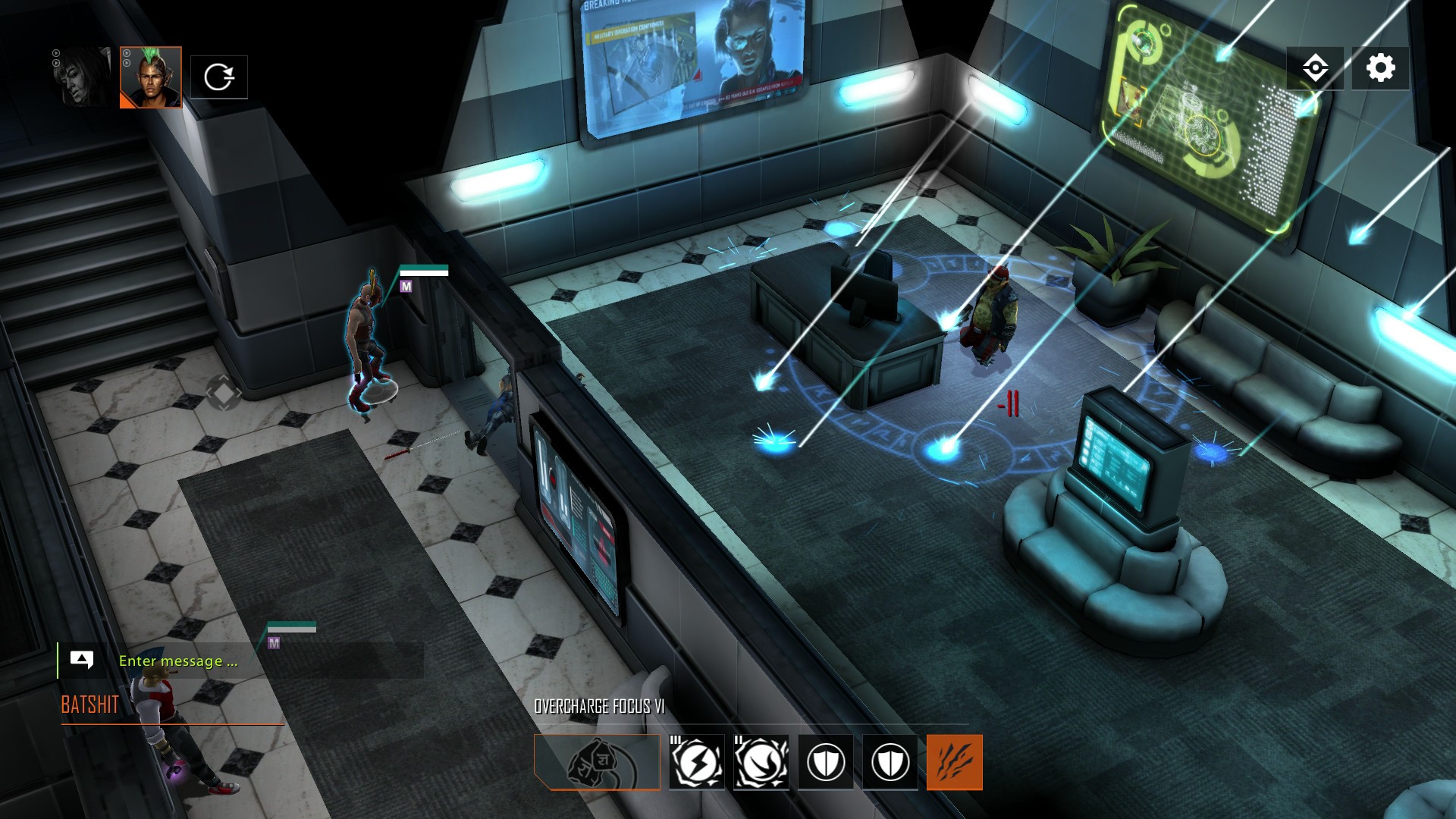Activate the orange claw slash ability
The height and width of the screenshot is (819, 1456).
pos(954,762)
